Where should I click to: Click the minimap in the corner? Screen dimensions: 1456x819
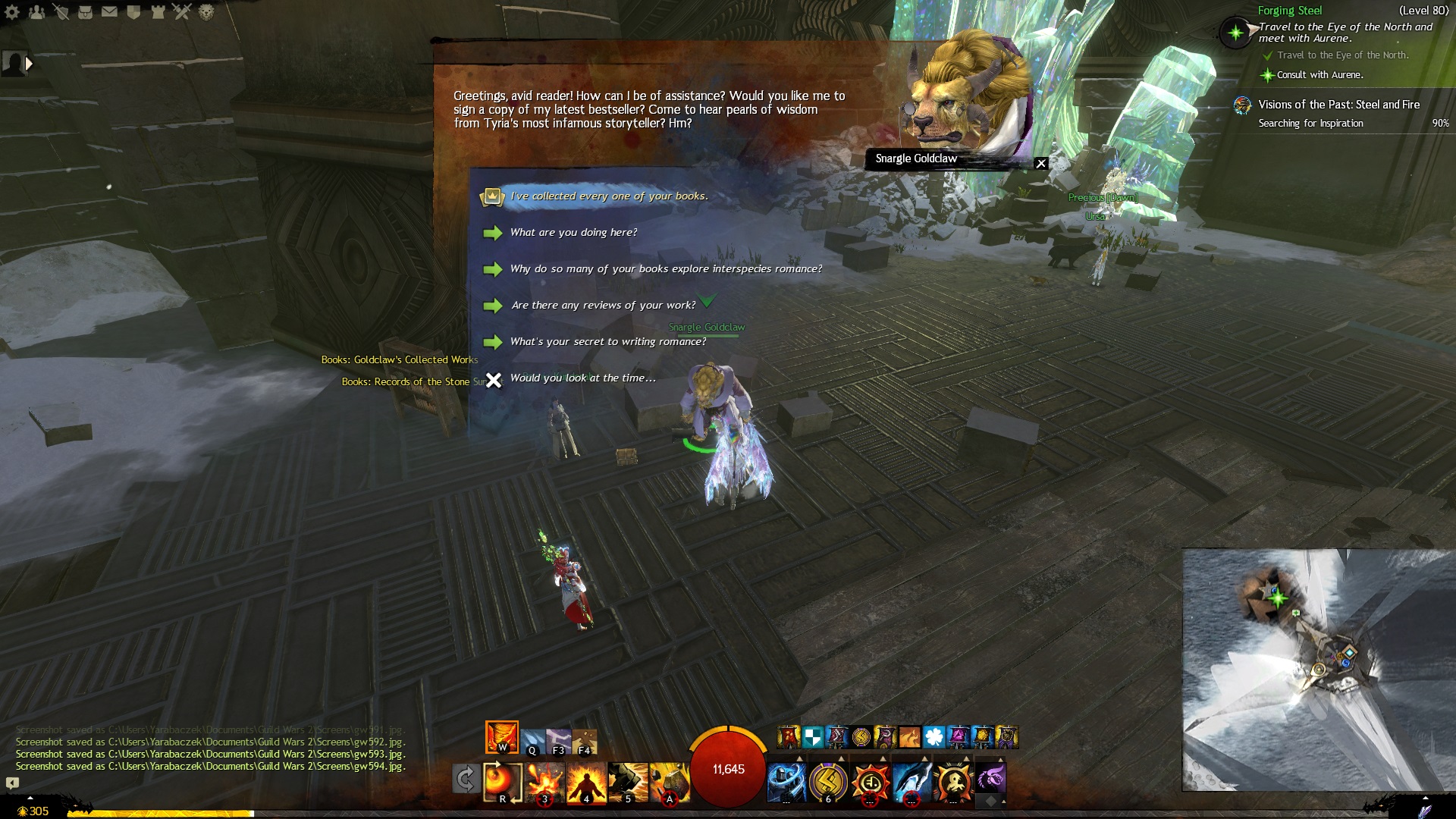[x=1318, y=669]
